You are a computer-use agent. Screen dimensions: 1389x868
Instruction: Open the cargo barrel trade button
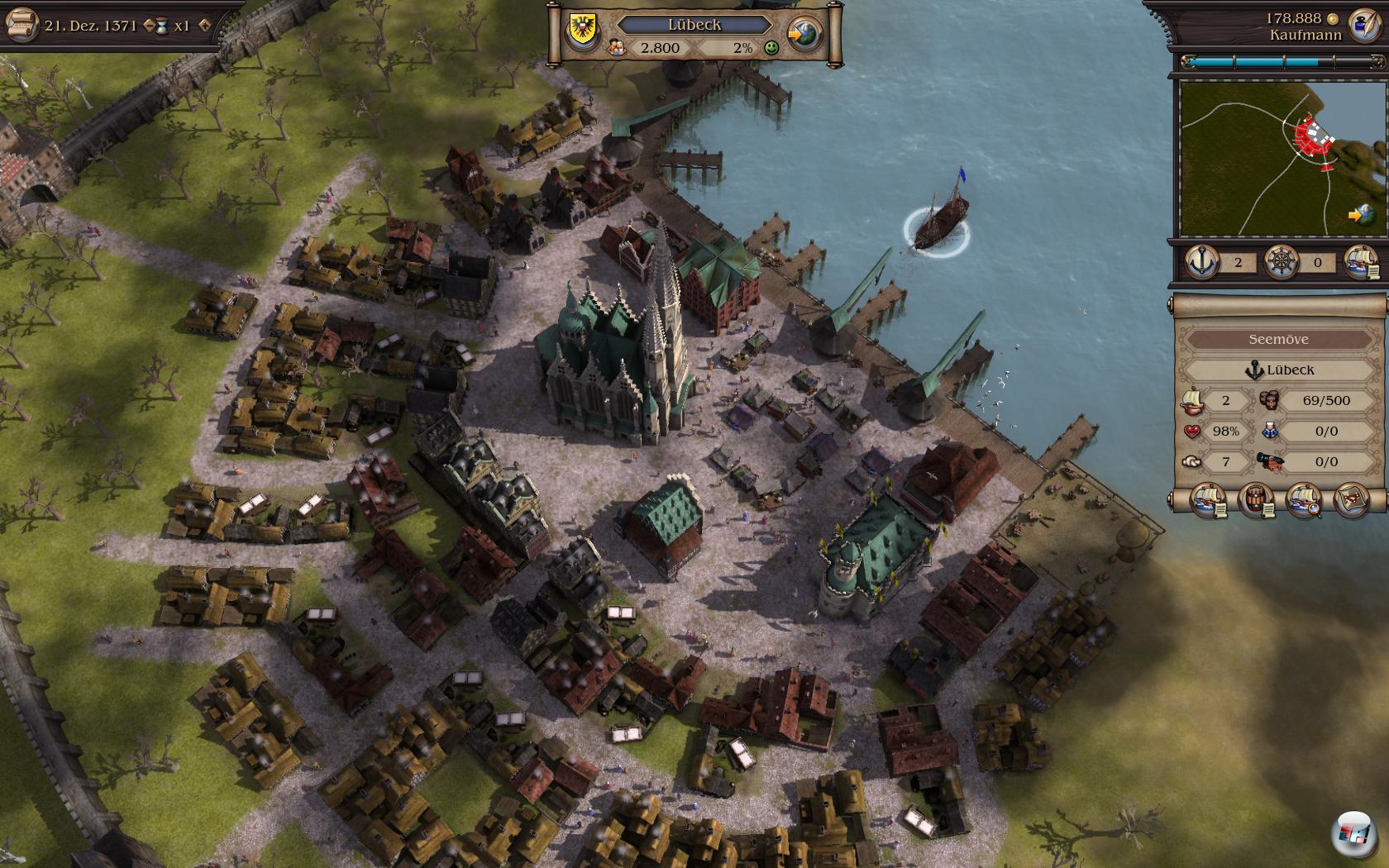pos(1256,500)
